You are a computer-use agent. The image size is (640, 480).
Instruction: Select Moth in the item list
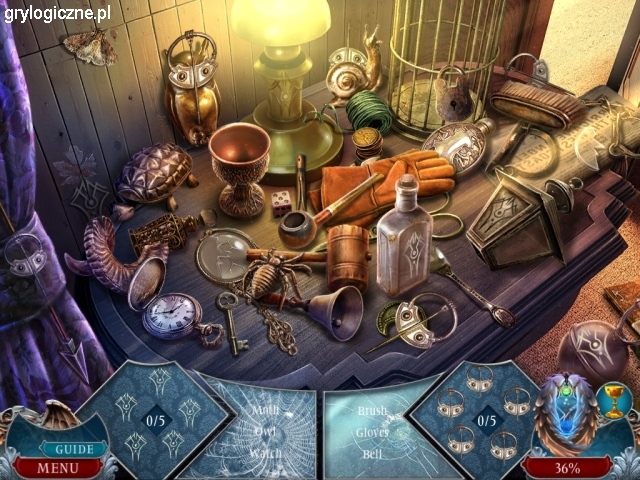coord(266,409)
